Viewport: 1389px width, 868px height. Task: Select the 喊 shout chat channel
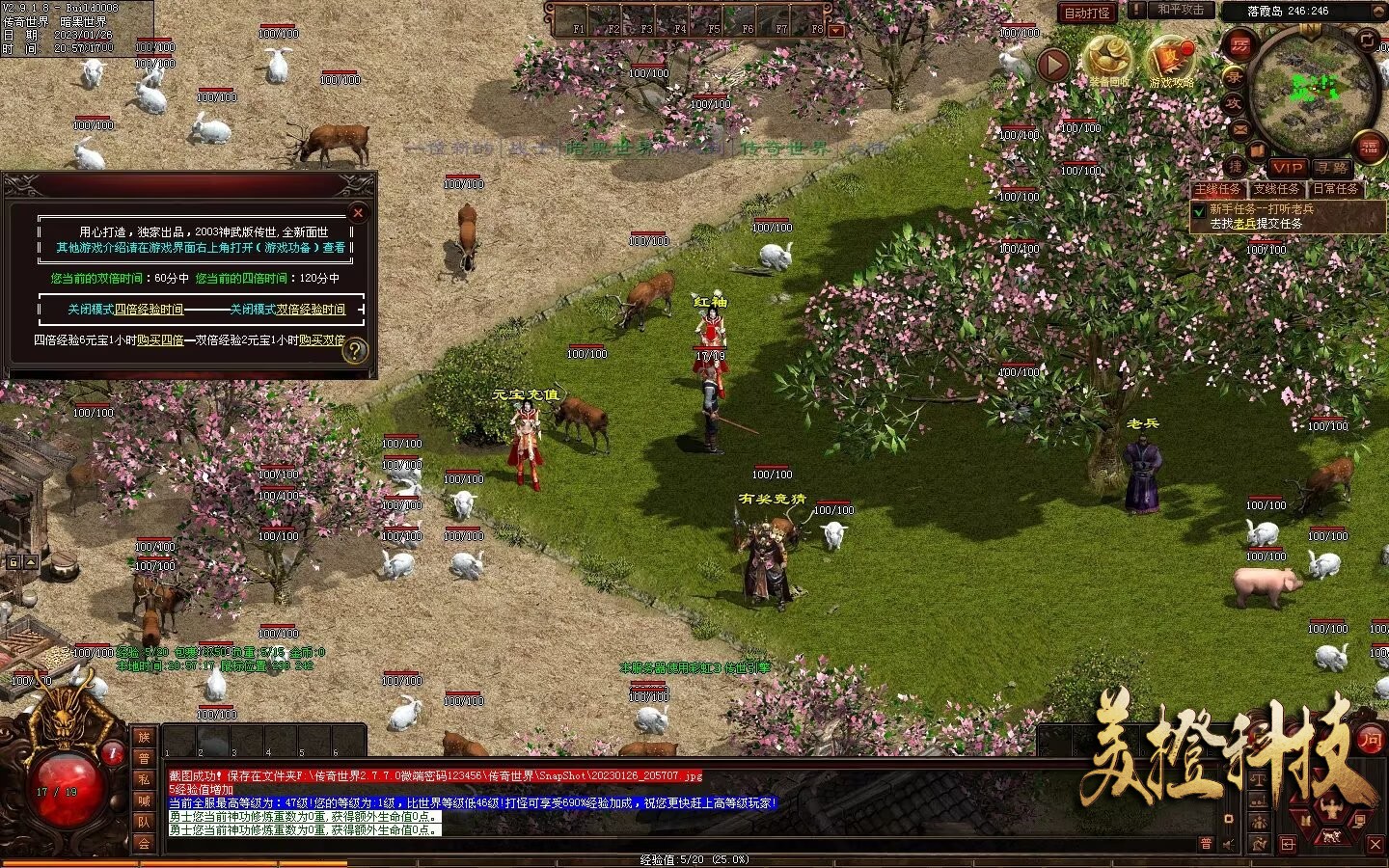tap(144, 800)
